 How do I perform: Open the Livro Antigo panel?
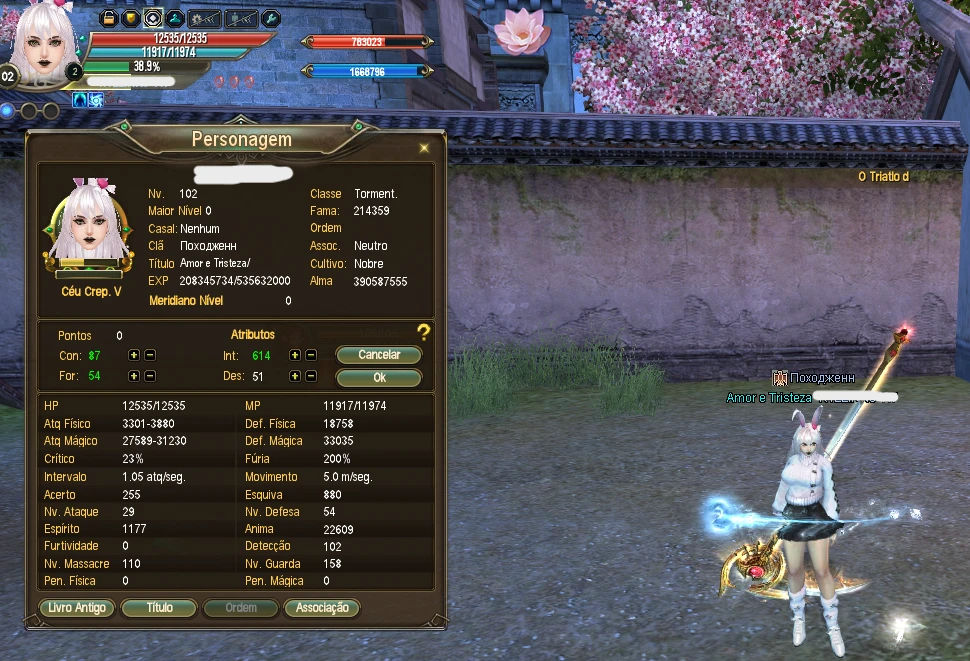[77, 608]
